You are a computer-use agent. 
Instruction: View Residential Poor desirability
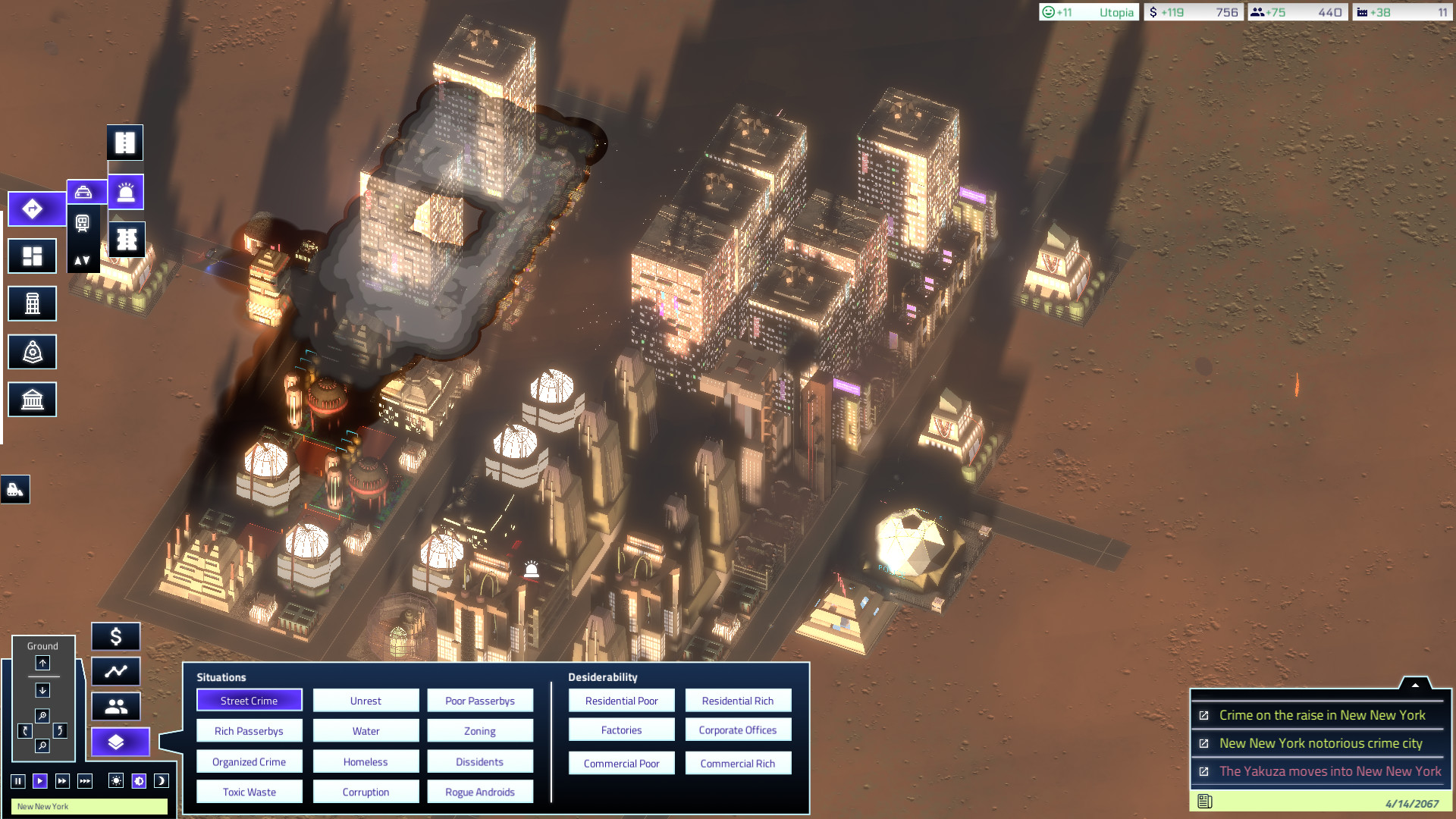click(x=621, y=701)
